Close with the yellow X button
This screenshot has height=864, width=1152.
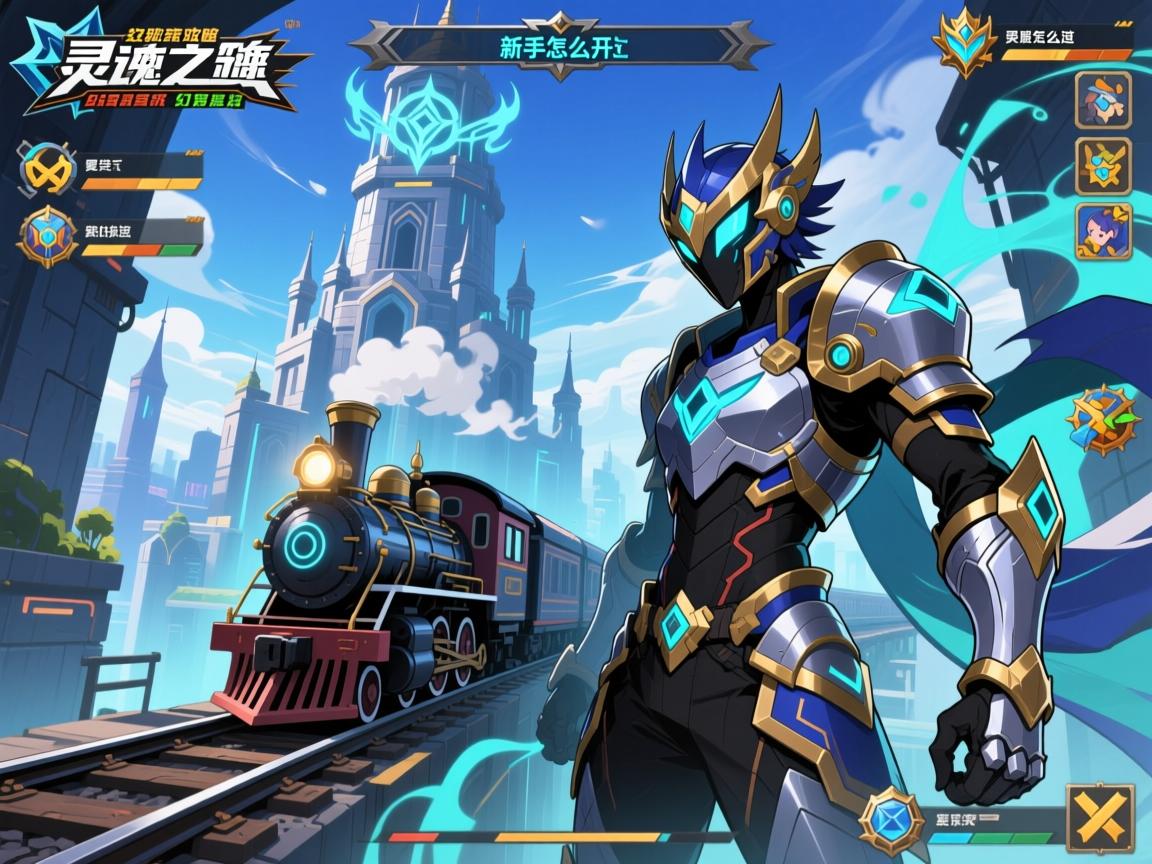[1100, 818]
